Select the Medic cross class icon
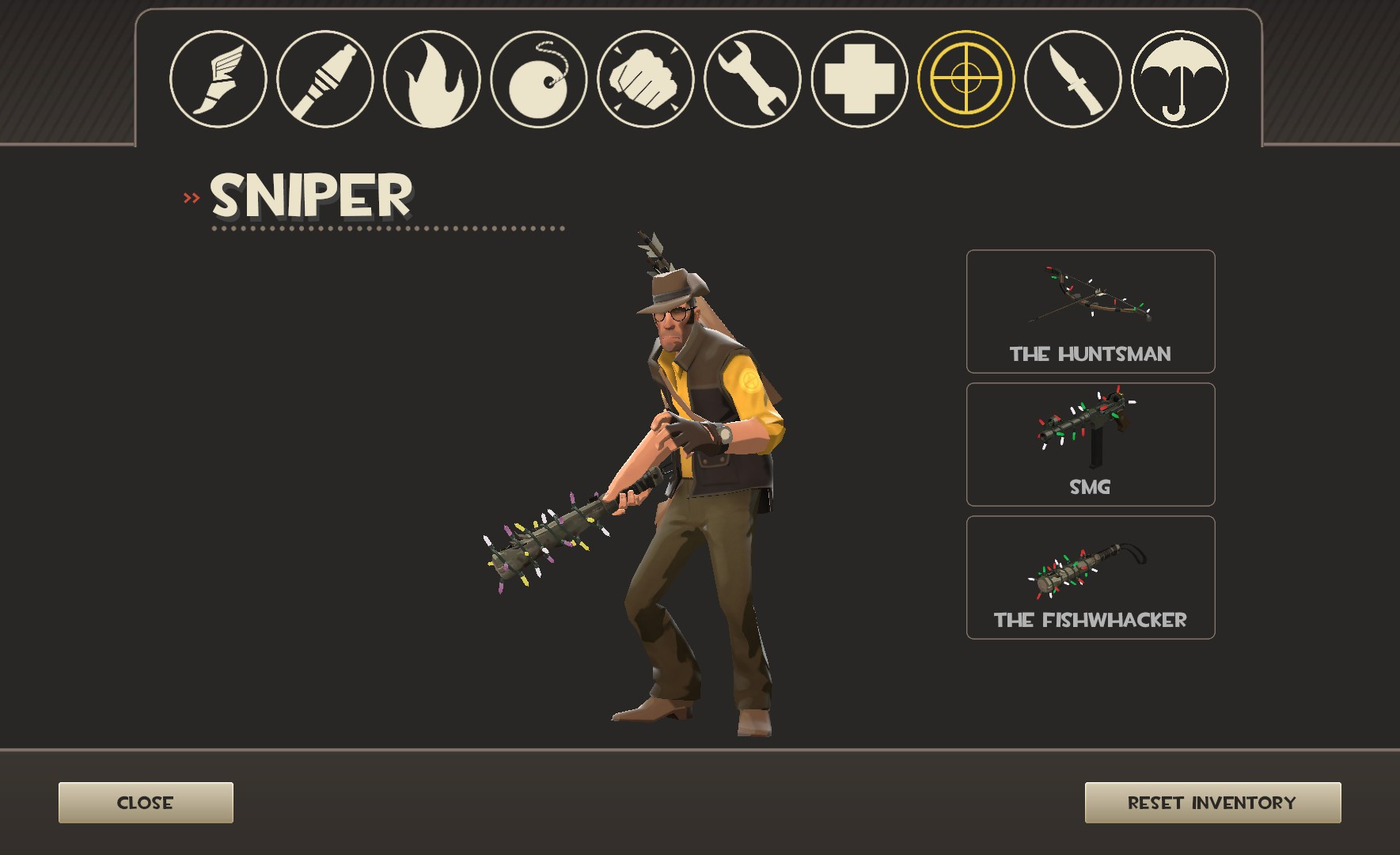 click(861, 79)
